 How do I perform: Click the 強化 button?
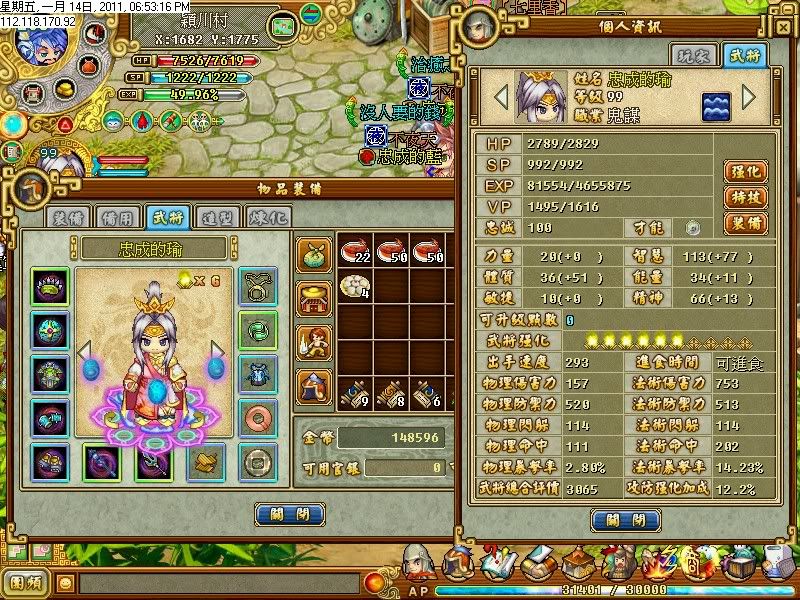745,171
